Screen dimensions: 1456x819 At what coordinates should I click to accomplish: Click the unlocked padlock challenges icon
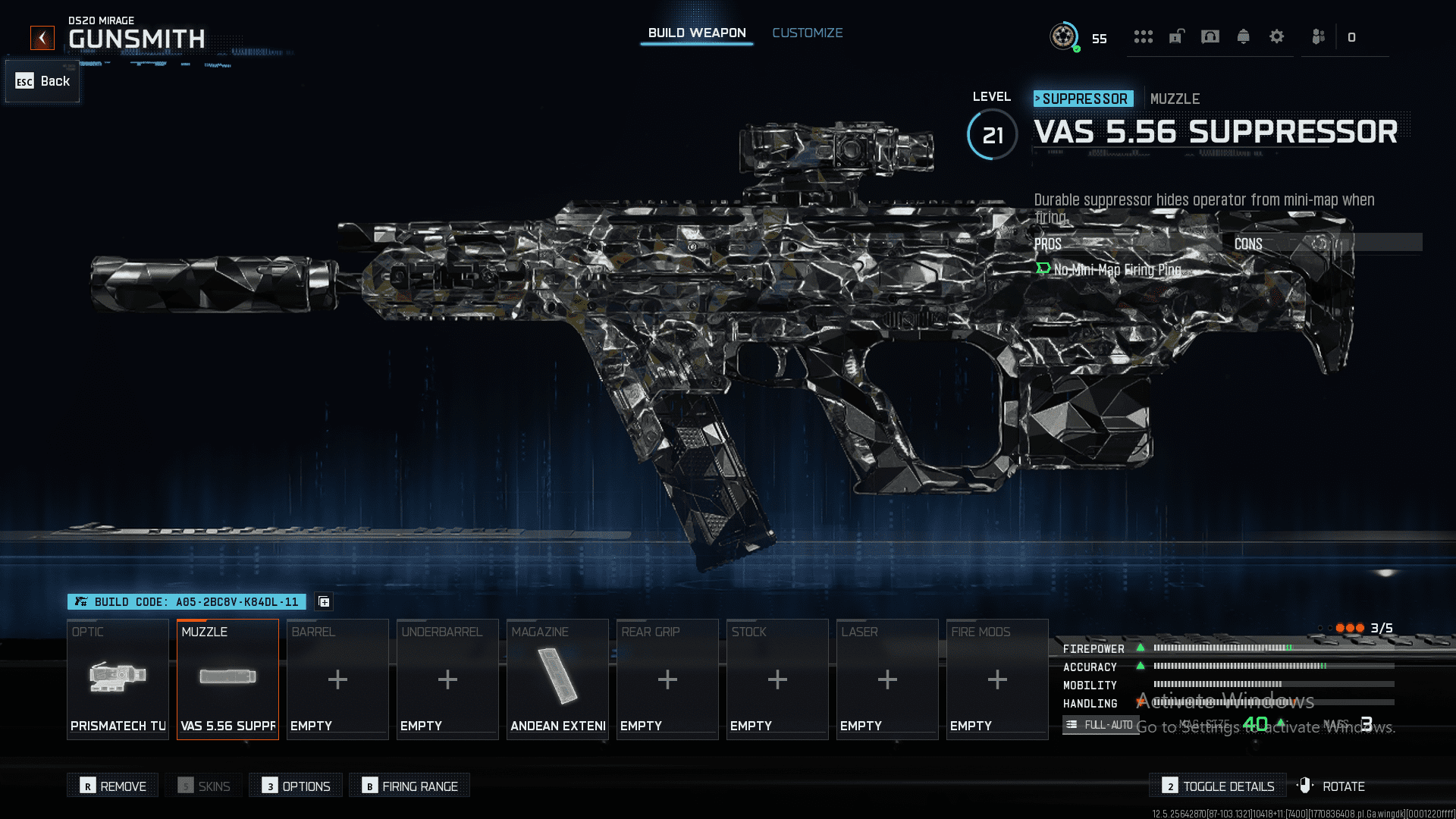[x=1176, y=36]
